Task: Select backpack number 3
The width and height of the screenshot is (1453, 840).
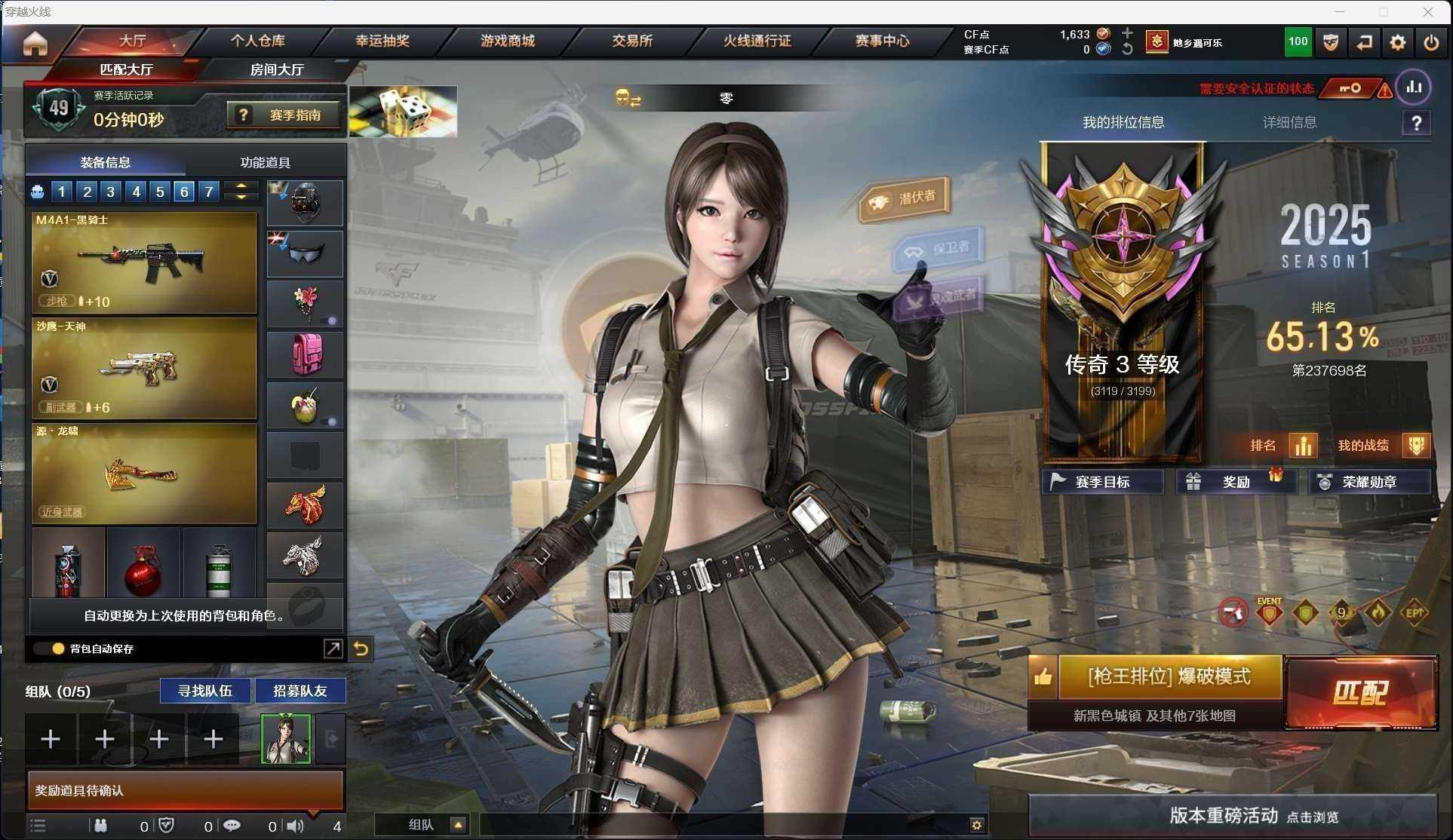Action: click(111, 192)
